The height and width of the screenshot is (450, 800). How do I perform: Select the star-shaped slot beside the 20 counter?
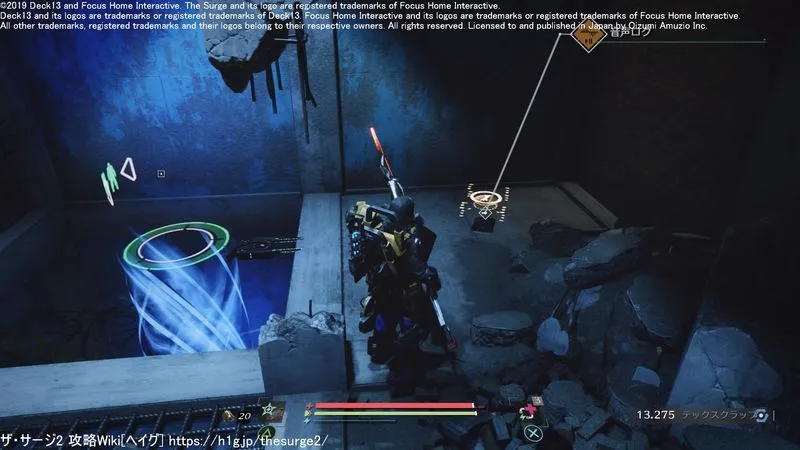(270, 412)
